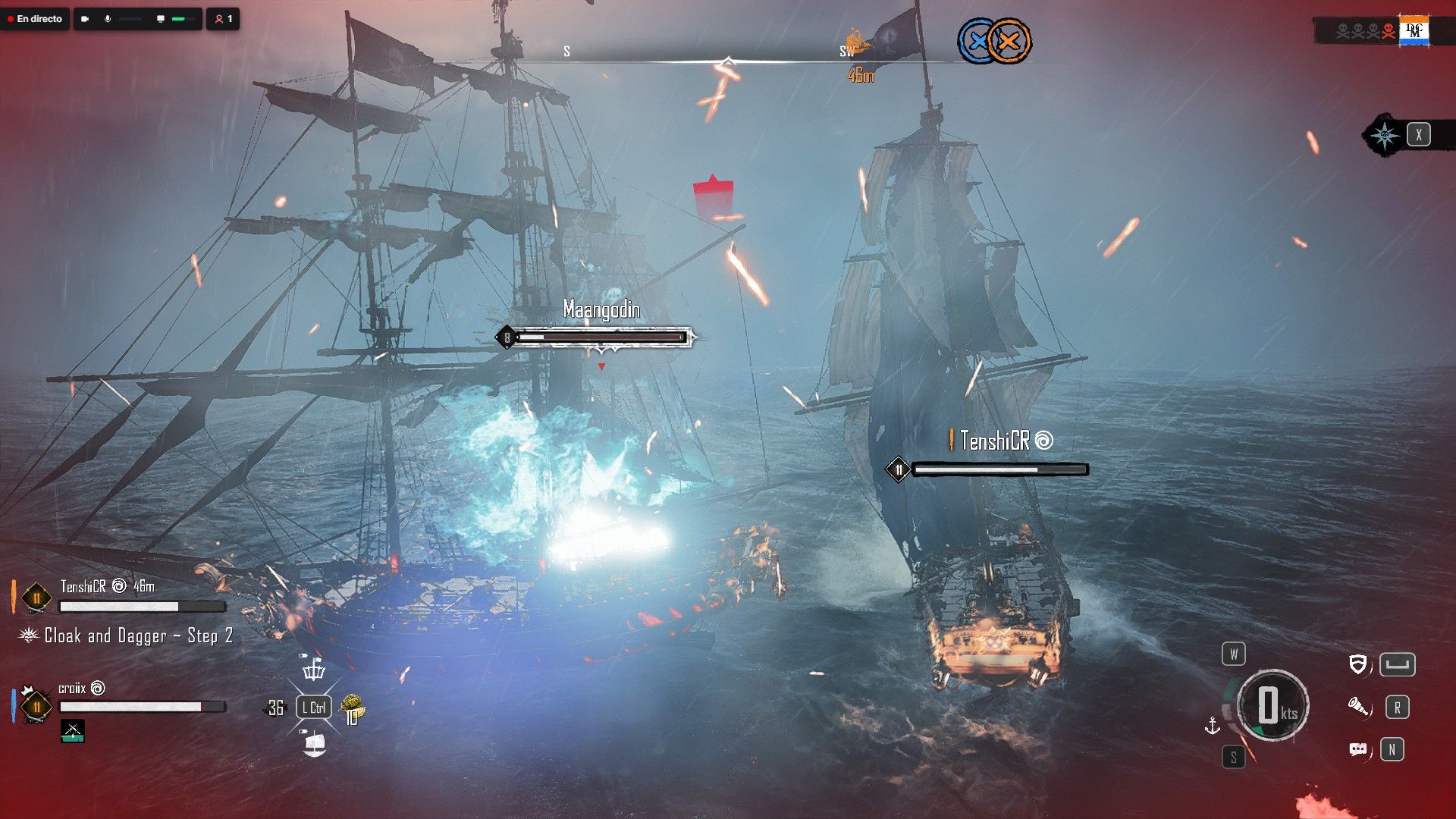Select croiix's level badge in party list
Viewport: 1456px width, 819px height.
36,707
